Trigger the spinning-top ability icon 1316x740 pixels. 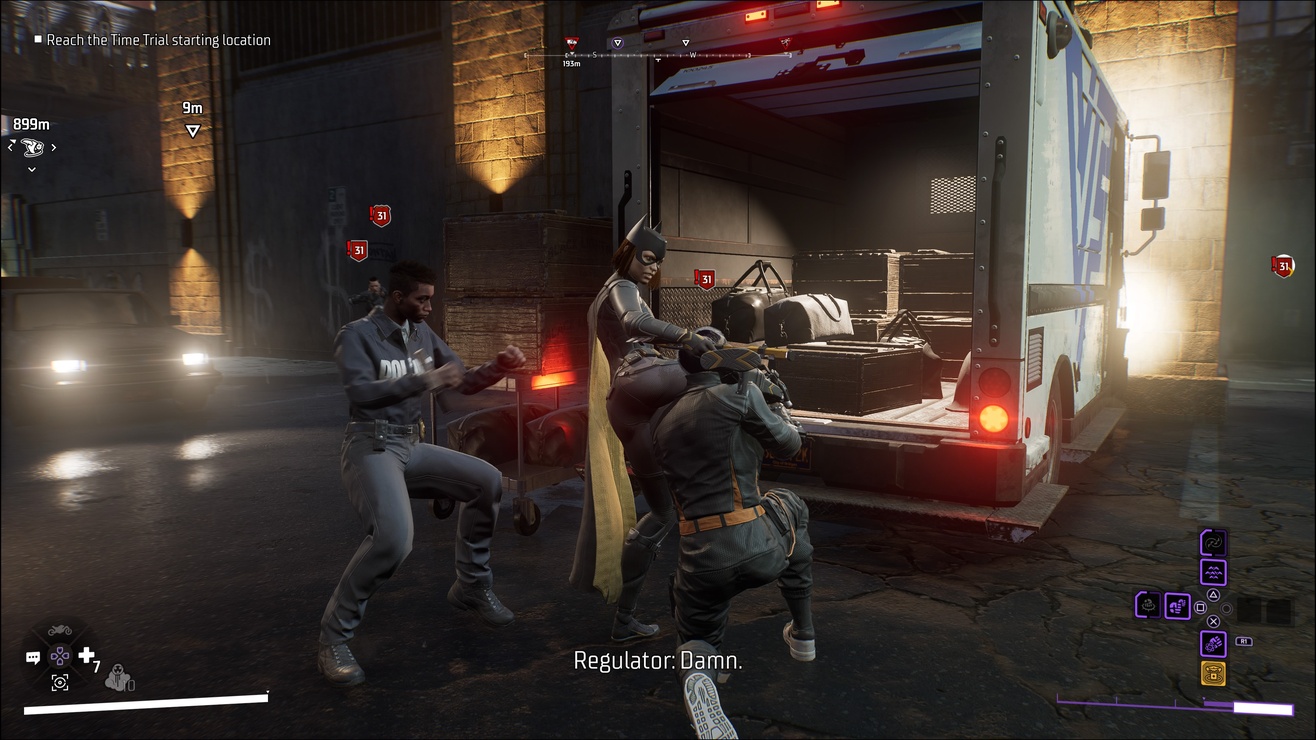tap(1148, 605)
